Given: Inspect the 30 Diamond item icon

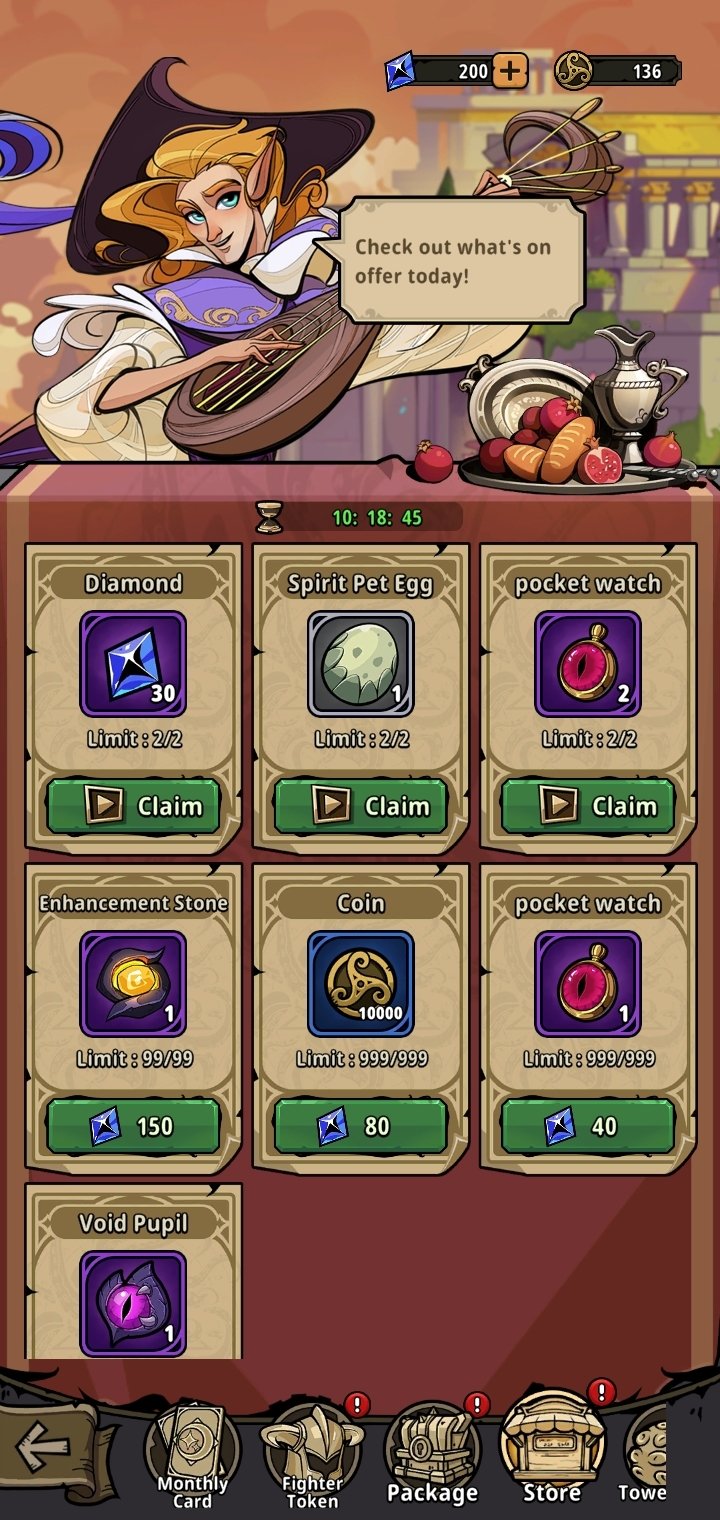Looking at the screenshot, I should 133,664.
